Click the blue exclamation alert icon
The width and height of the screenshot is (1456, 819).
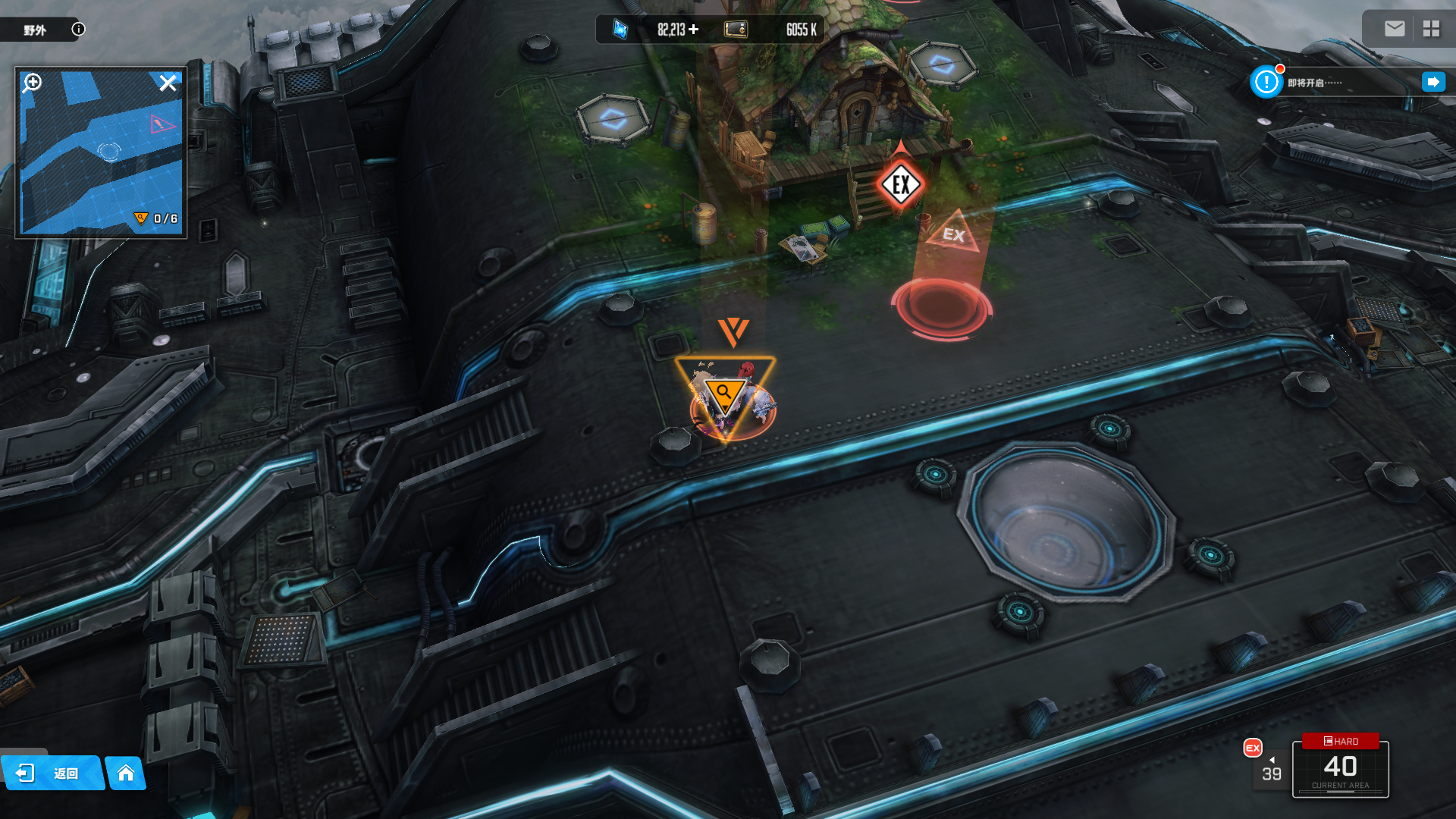point(1266,82)
